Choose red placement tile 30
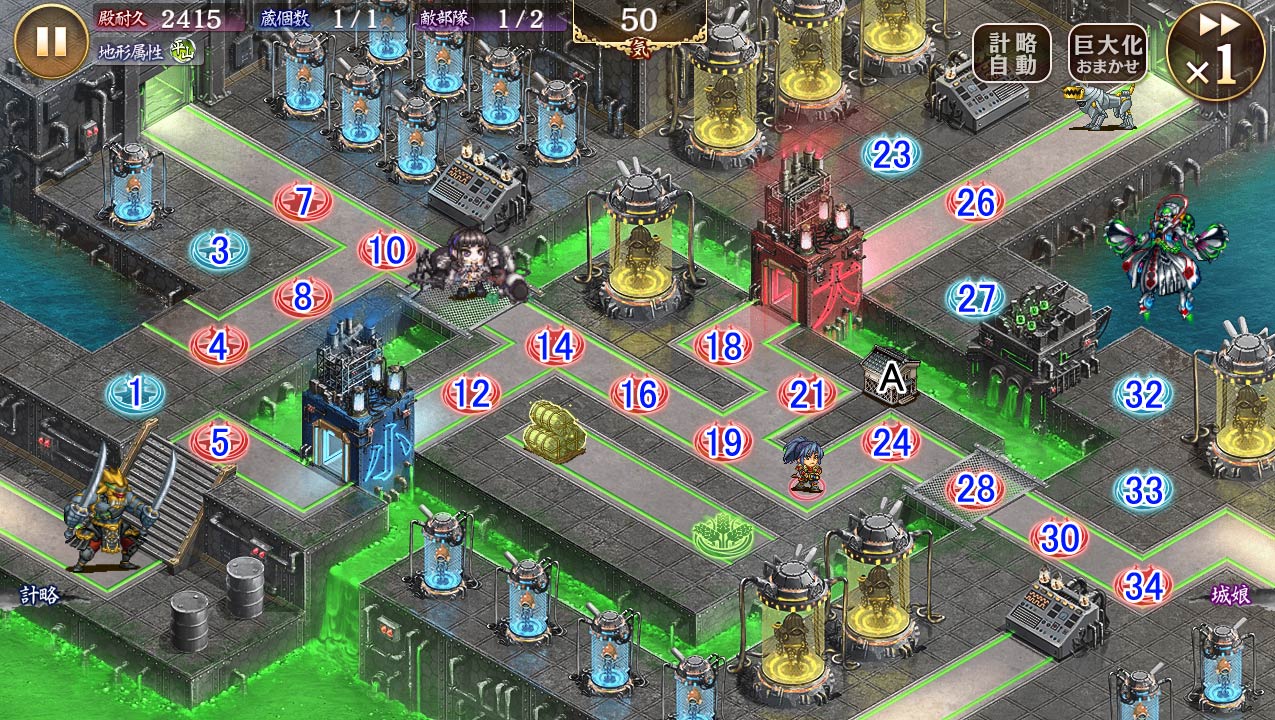This screenshot has height=720, width=1275. (1059, 538)
